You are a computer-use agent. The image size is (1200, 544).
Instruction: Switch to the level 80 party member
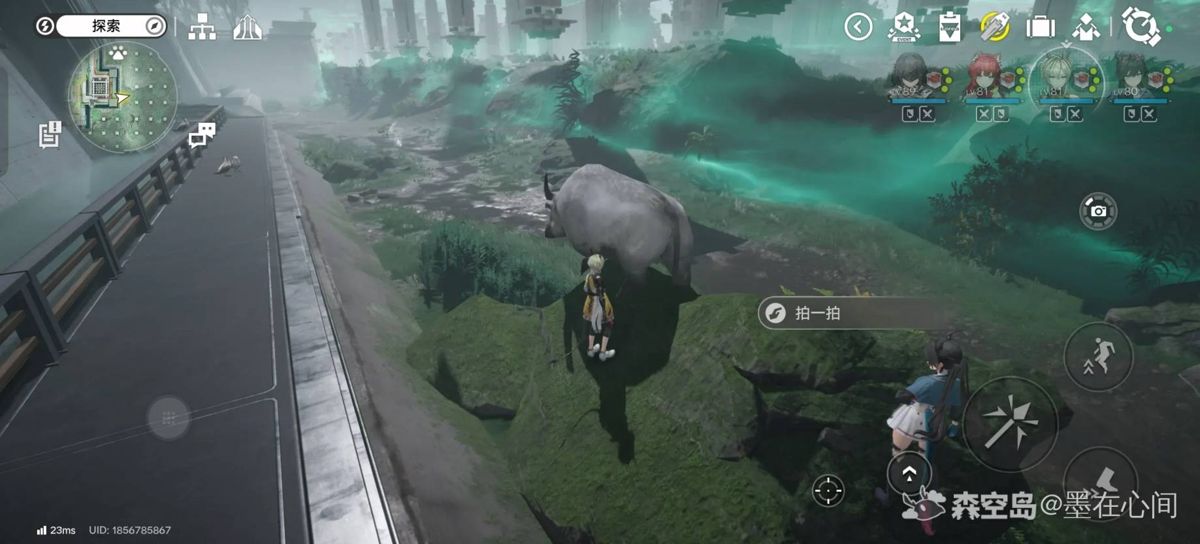pyautogui.click(x=1138, y=76)
